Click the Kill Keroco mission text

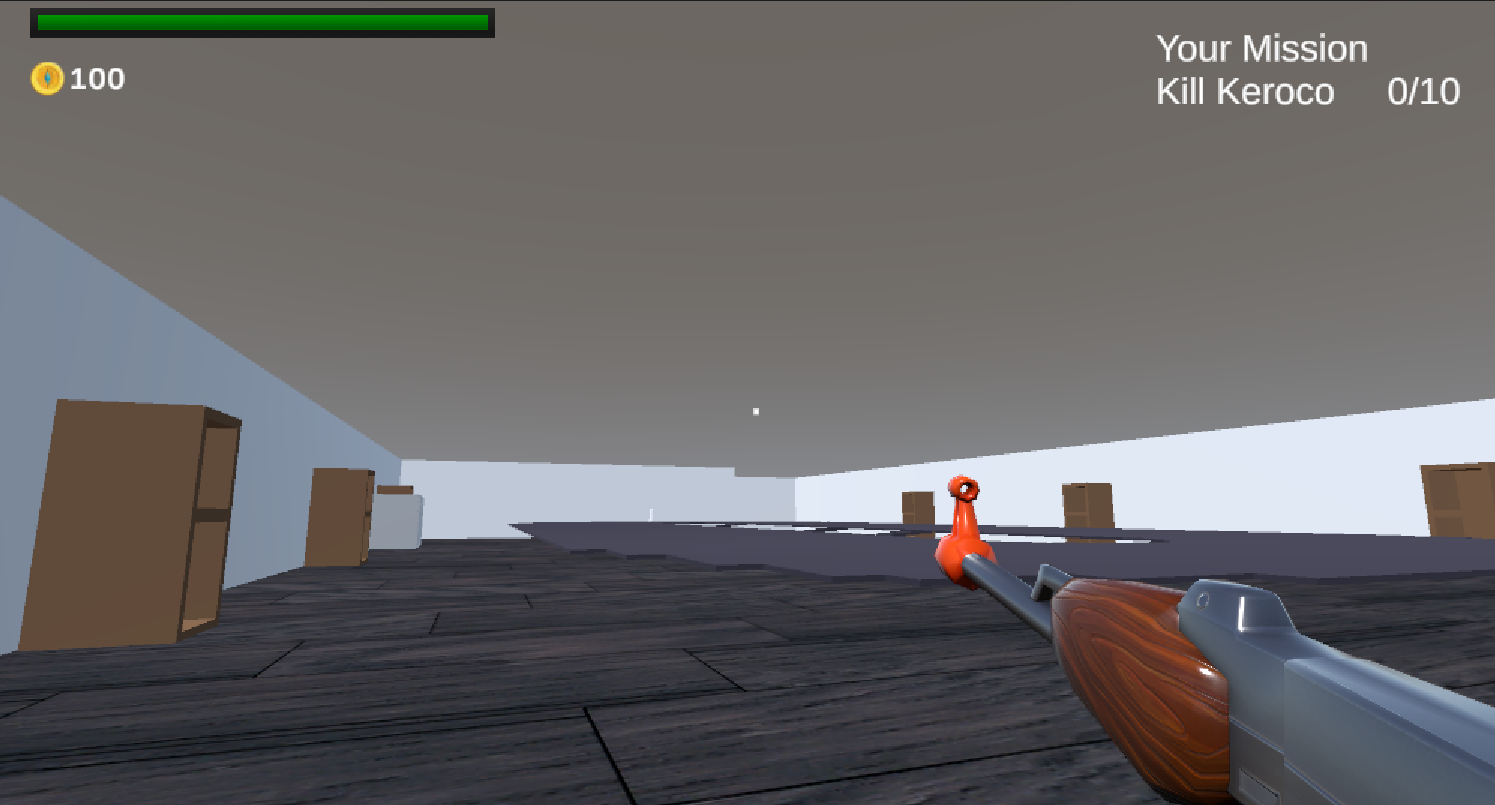(1245, 92)
